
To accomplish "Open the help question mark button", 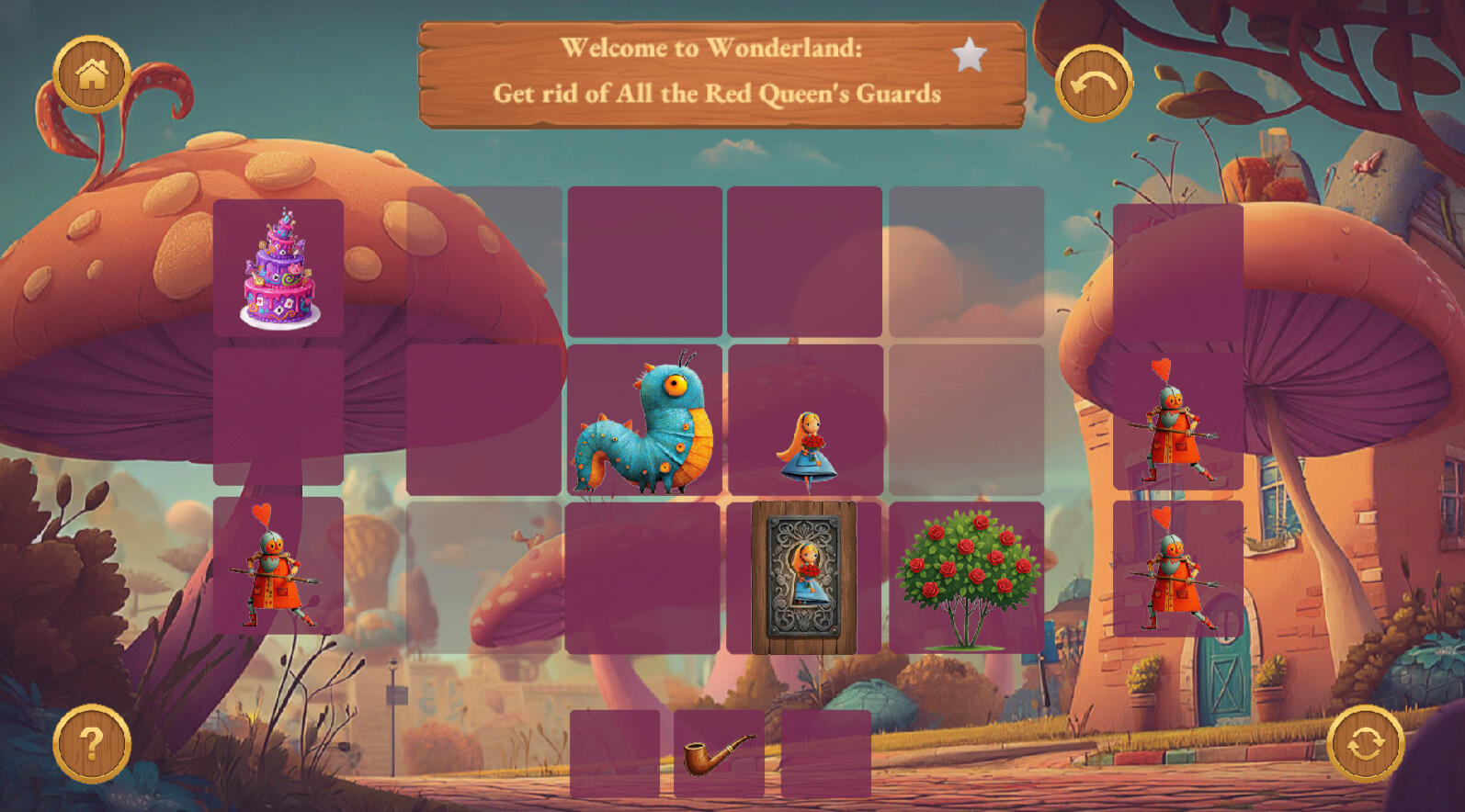I will (92, 743).
